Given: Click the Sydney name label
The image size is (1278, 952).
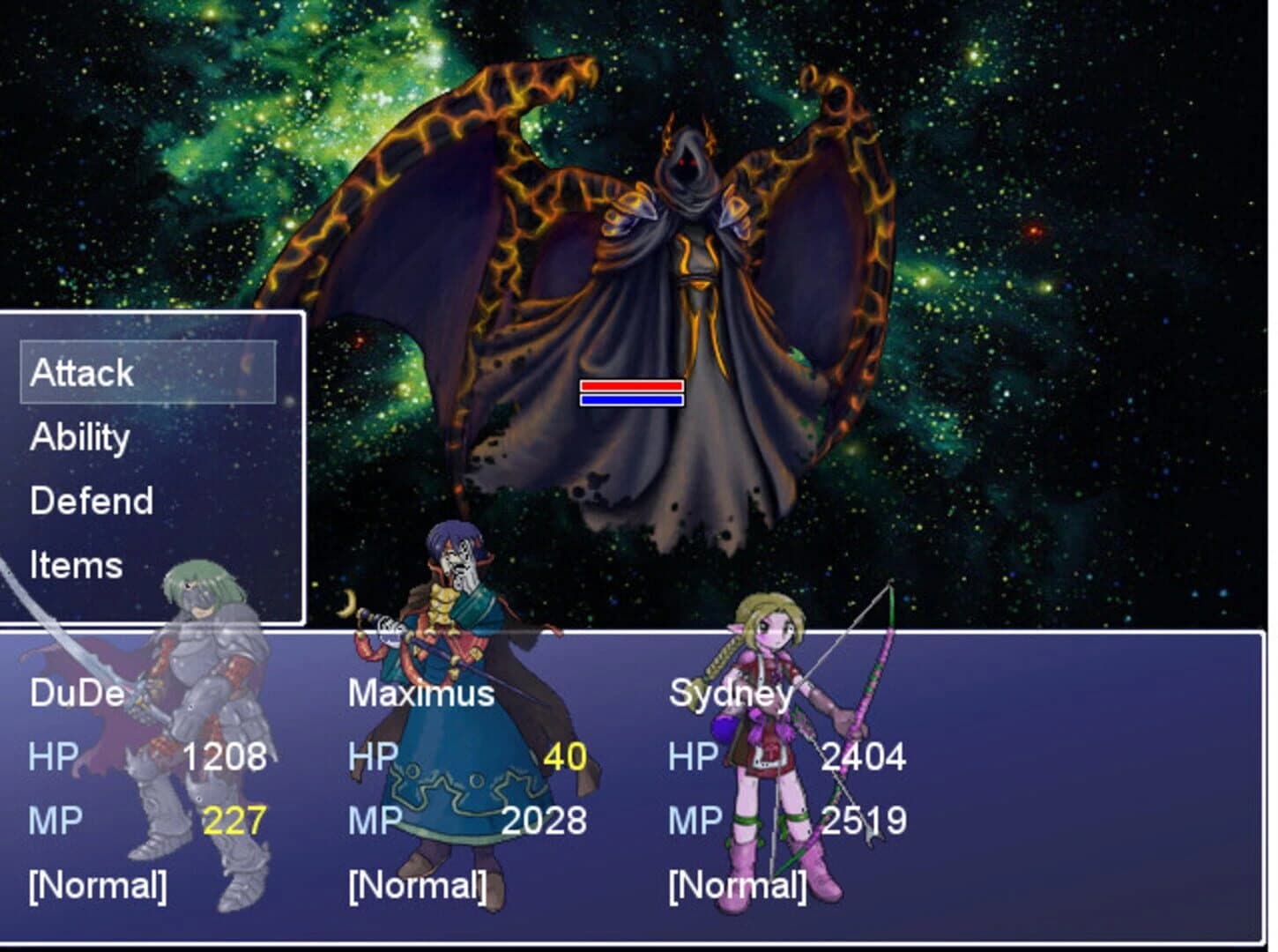Looking at the screenshot, I should coord(732,695).
